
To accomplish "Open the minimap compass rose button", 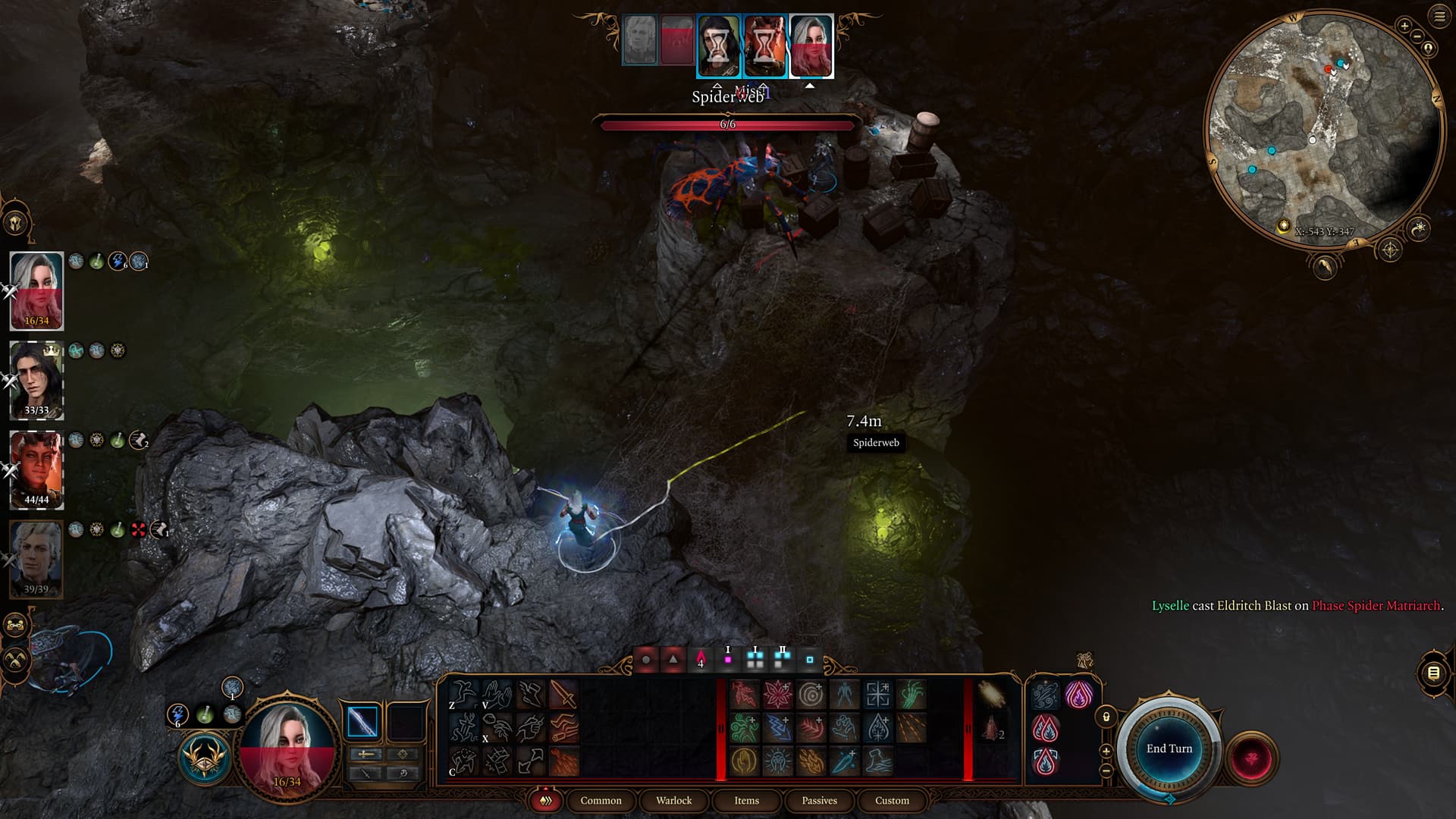I will [1389, 249].
